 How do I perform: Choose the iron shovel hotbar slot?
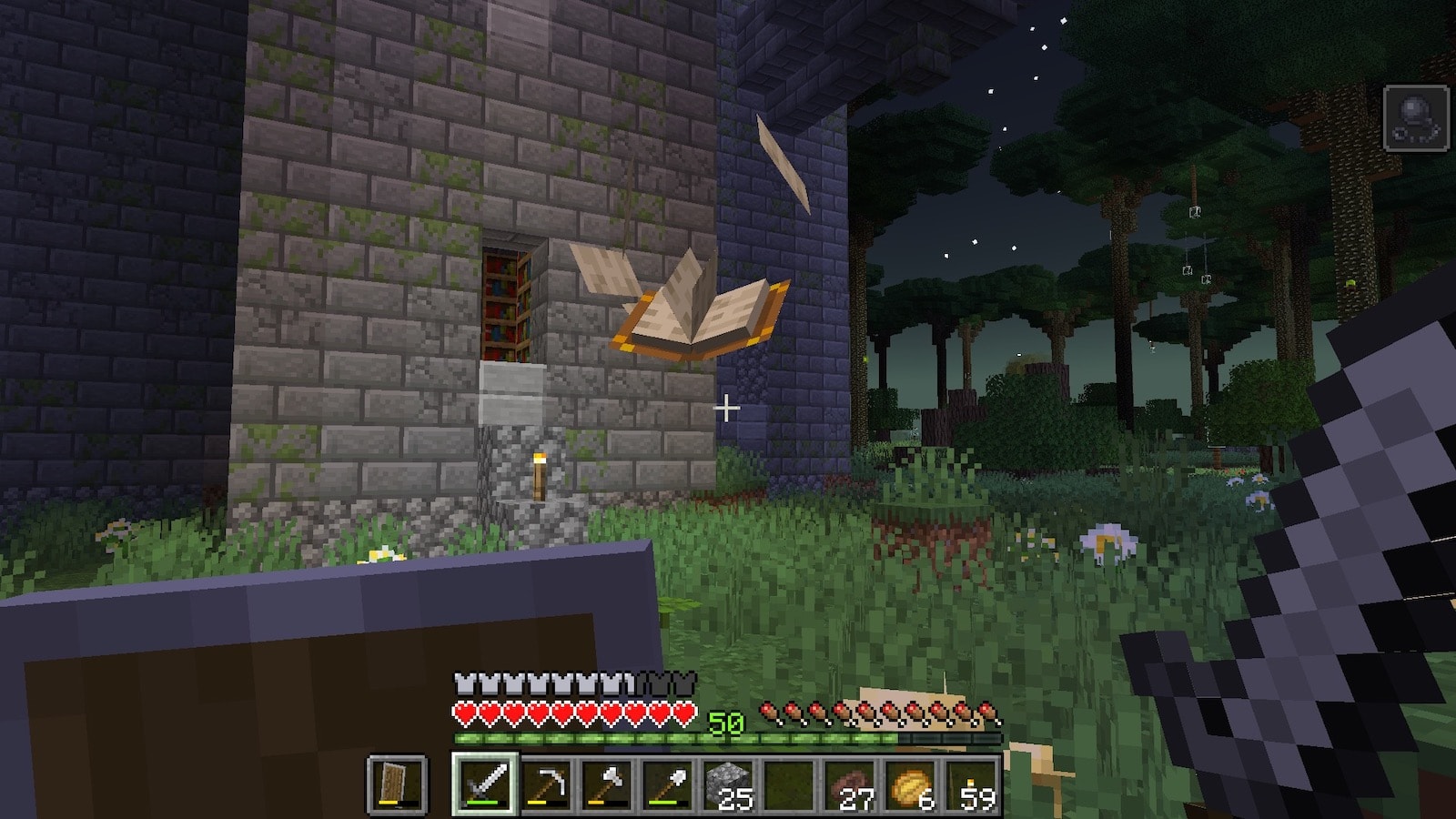point(667,784)
